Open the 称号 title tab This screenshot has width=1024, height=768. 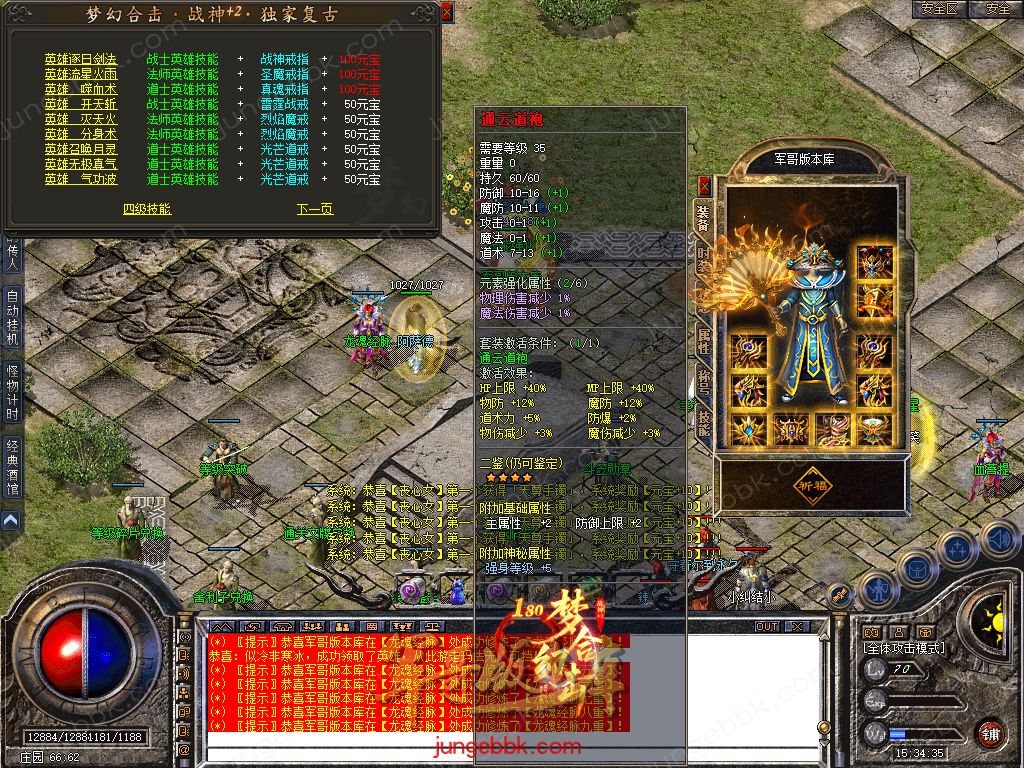tap(704, 381)
